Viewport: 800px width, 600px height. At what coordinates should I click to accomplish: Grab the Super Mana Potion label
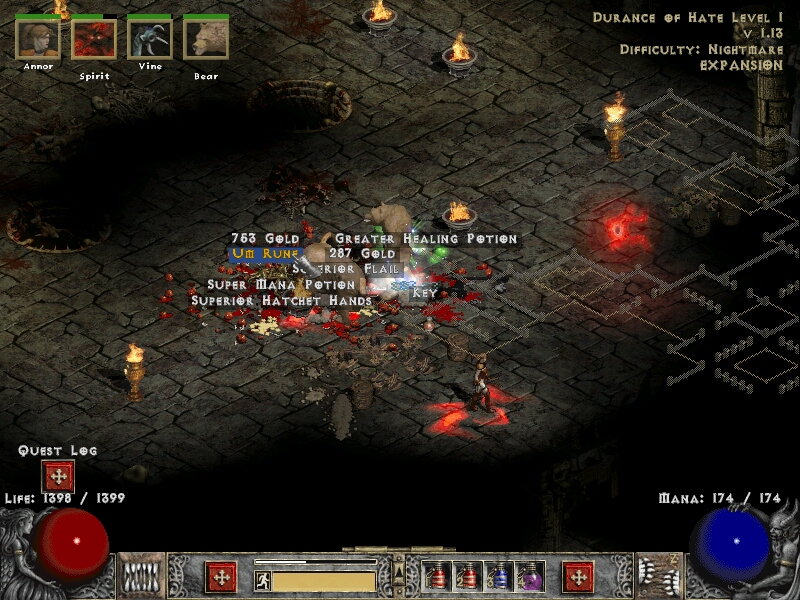pos(280,284)
